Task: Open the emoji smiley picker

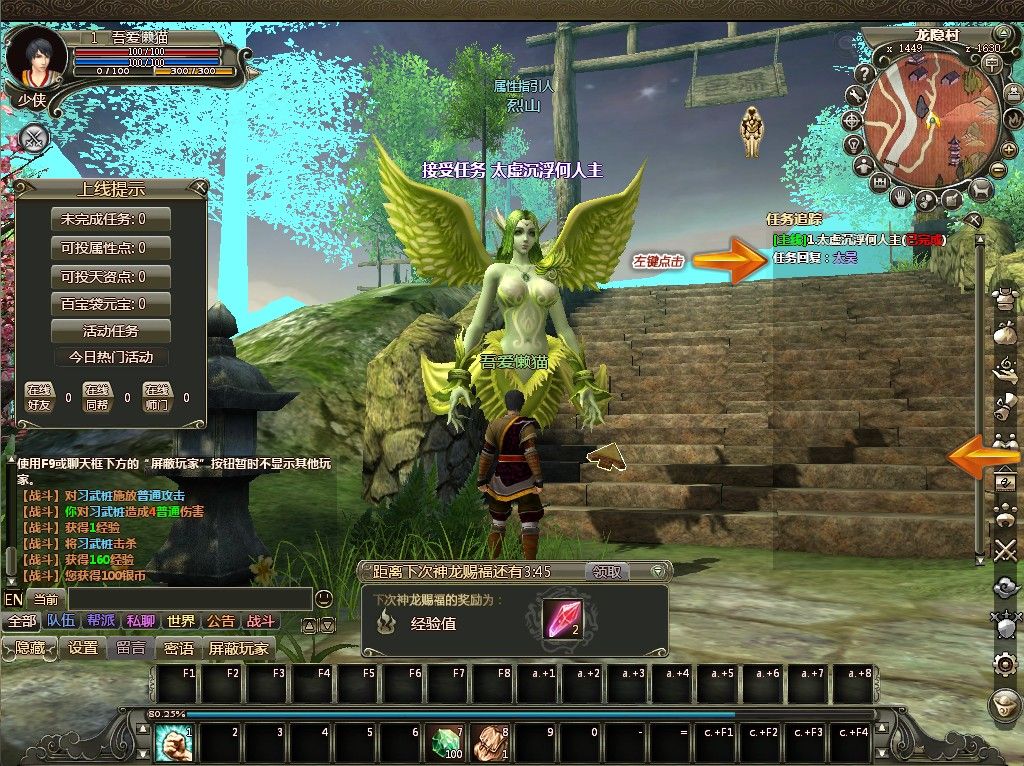Action: click(323, 599)
